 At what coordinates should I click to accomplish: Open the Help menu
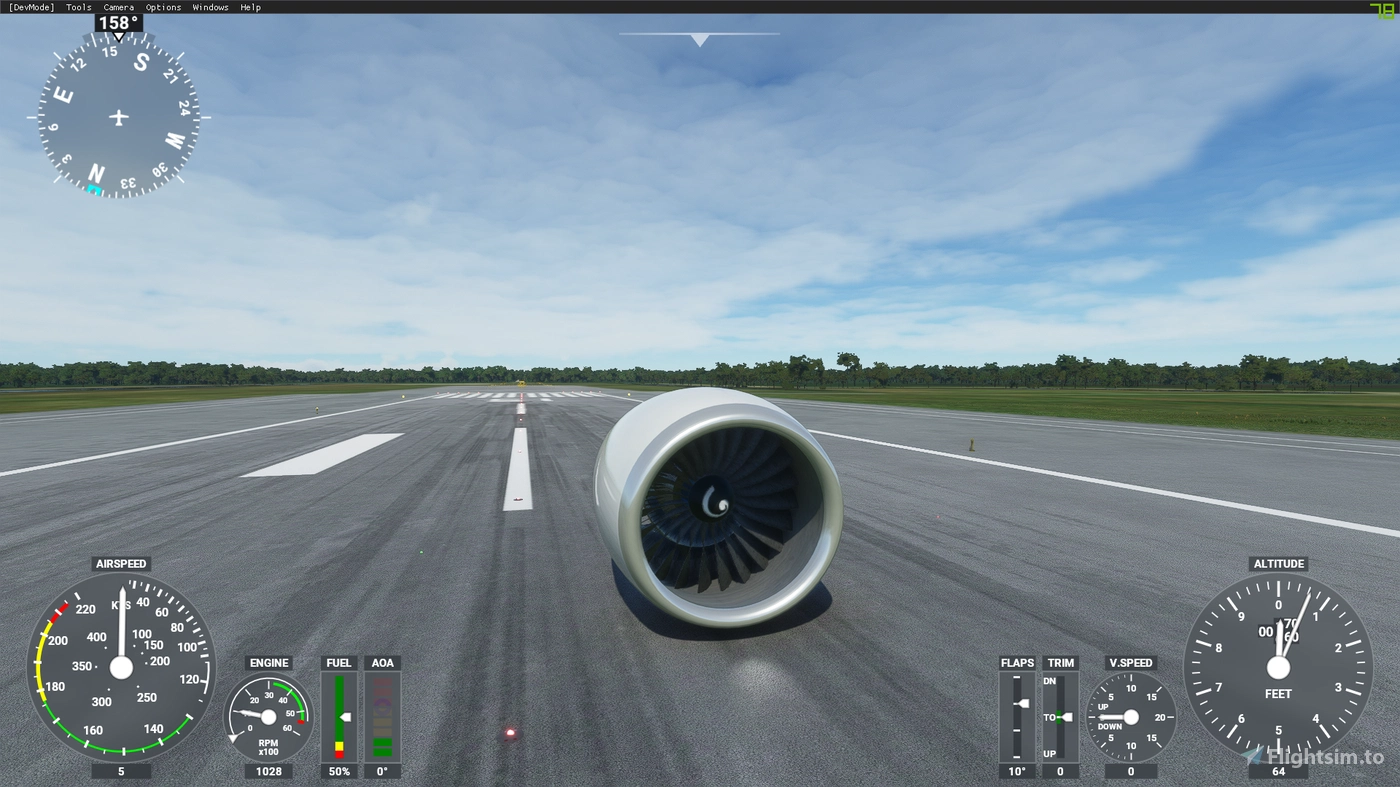[x=249, y=7]
